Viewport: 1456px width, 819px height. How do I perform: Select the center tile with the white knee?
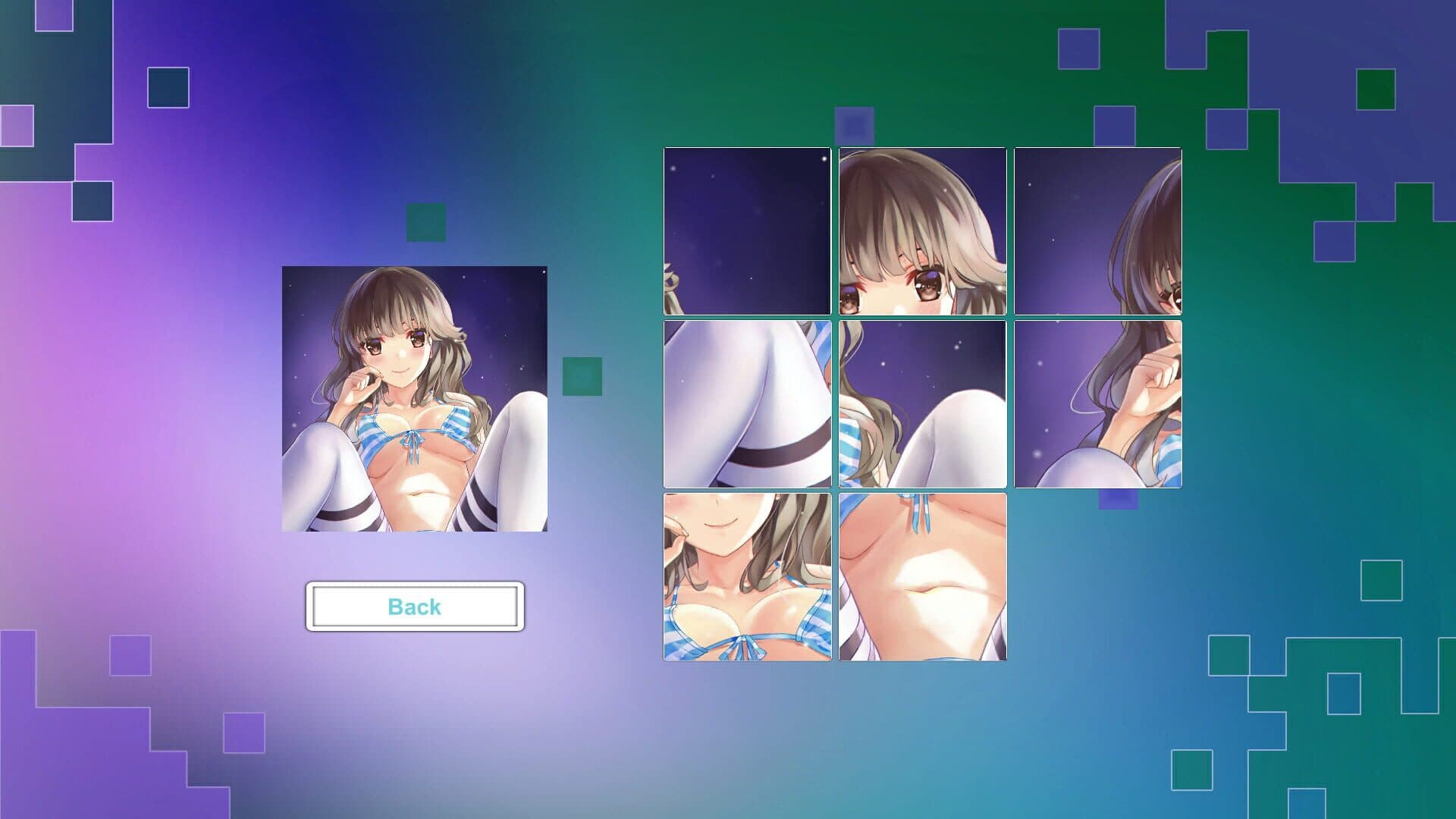pos(922,404)
